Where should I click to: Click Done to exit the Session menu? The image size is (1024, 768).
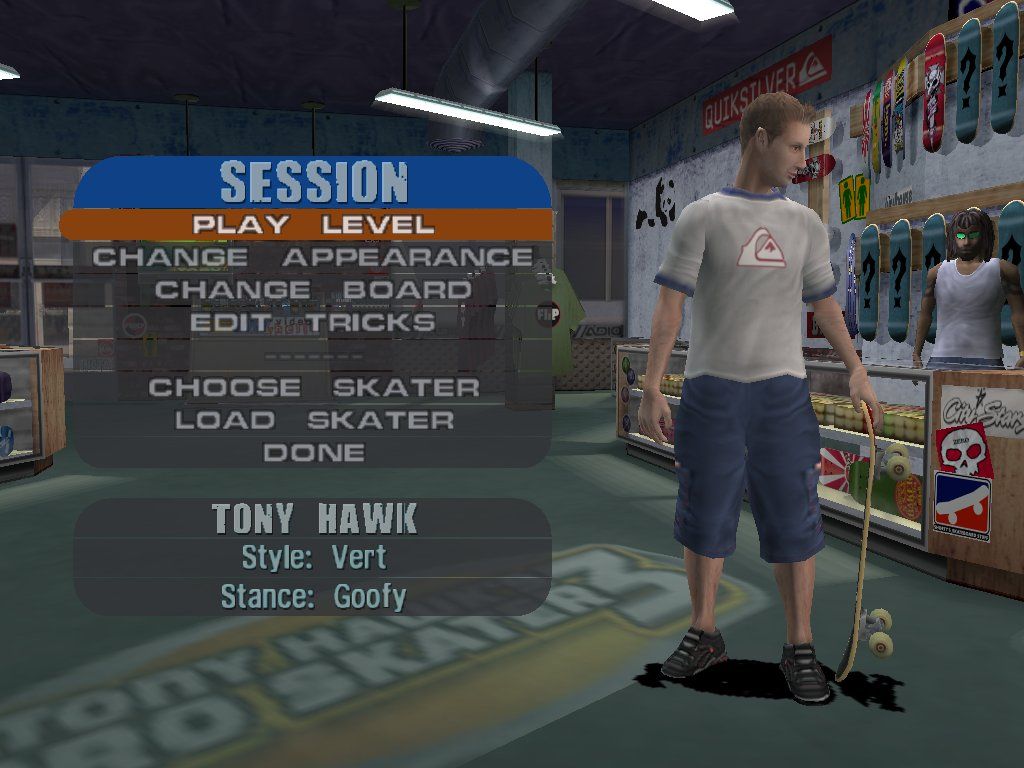pos(313,453)
